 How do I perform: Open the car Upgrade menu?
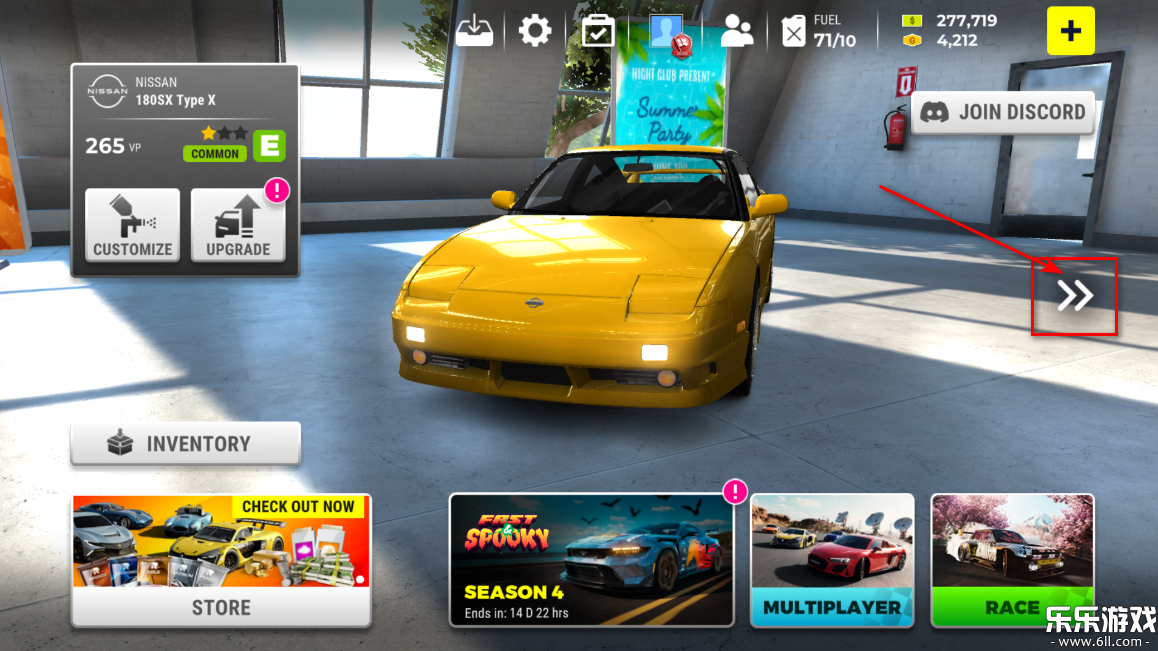(x=237, y=225)
